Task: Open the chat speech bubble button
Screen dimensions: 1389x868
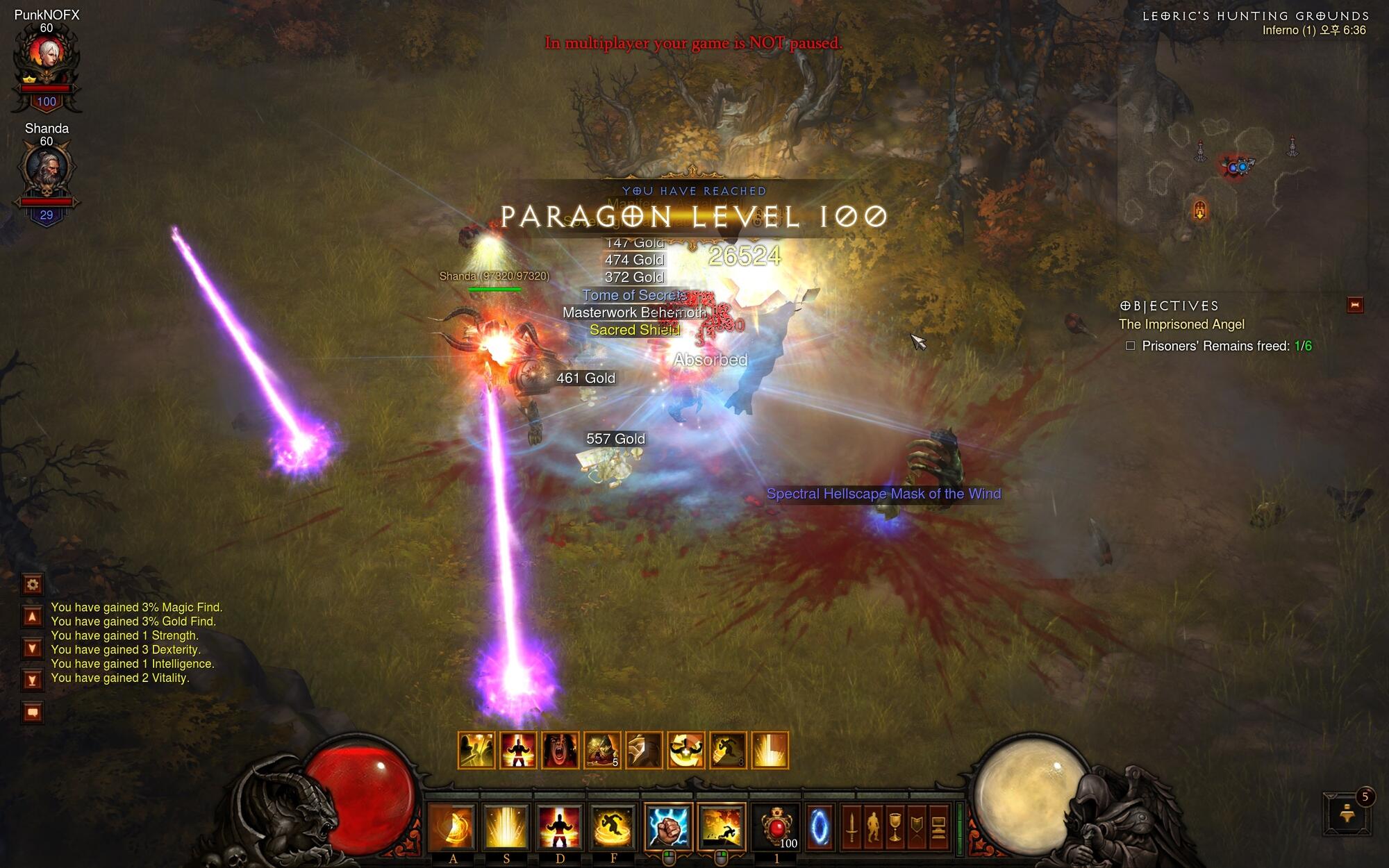Action: click(x=33, y=712)
